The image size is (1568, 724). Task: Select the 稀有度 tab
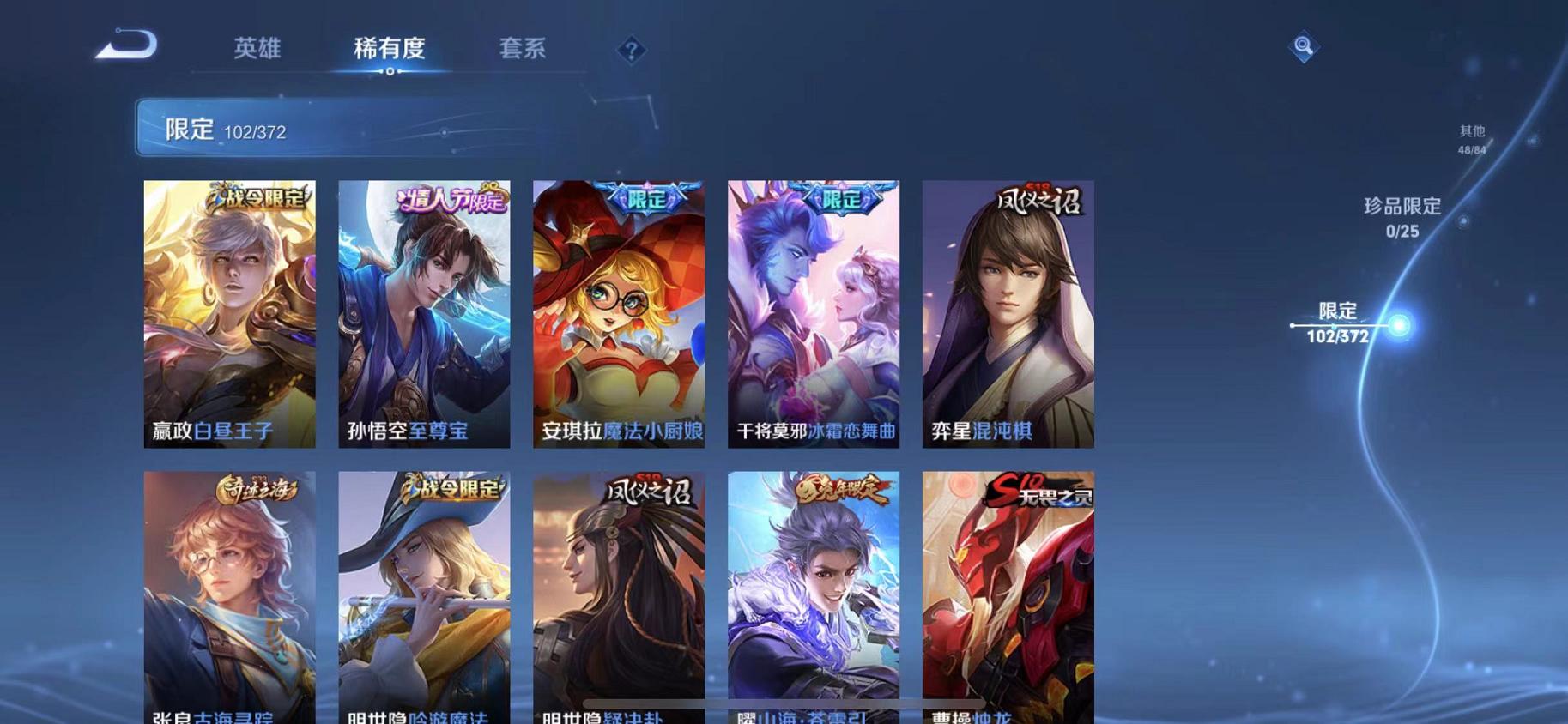389,49
